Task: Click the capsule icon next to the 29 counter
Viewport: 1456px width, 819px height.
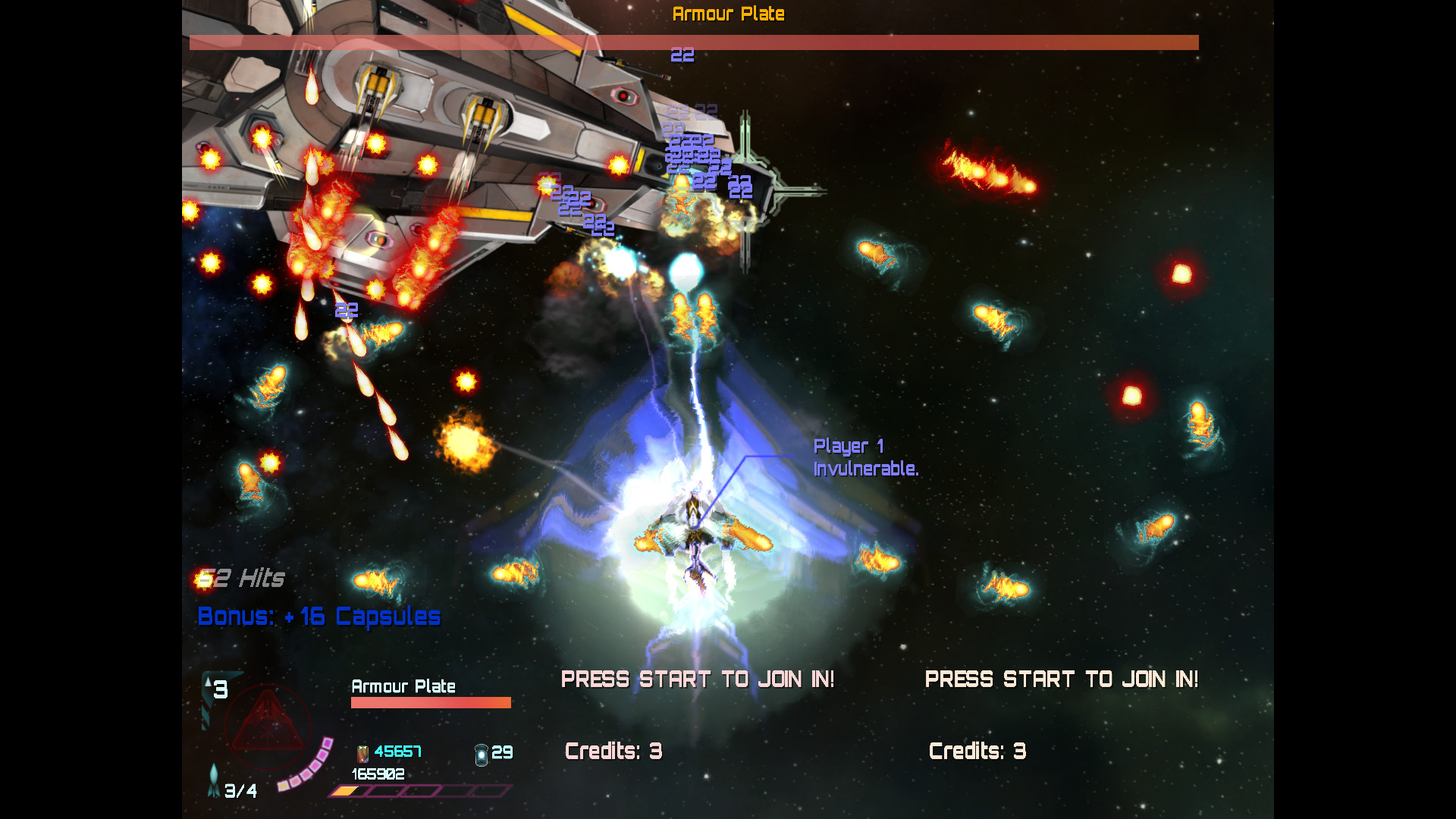Action: tap(480, 753)
